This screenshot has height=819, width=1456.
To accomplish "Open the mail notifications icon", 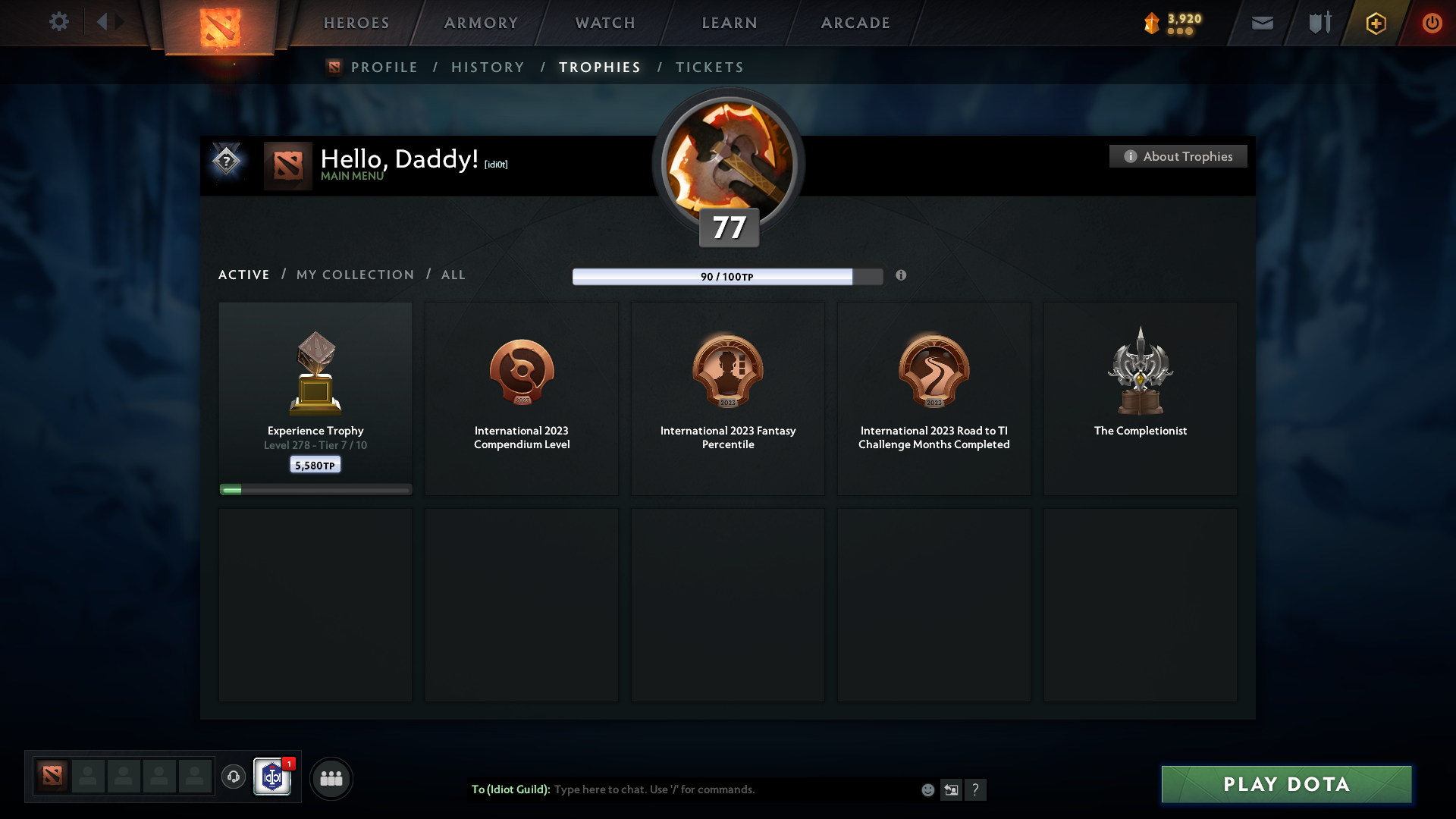I will [1262, 23].
